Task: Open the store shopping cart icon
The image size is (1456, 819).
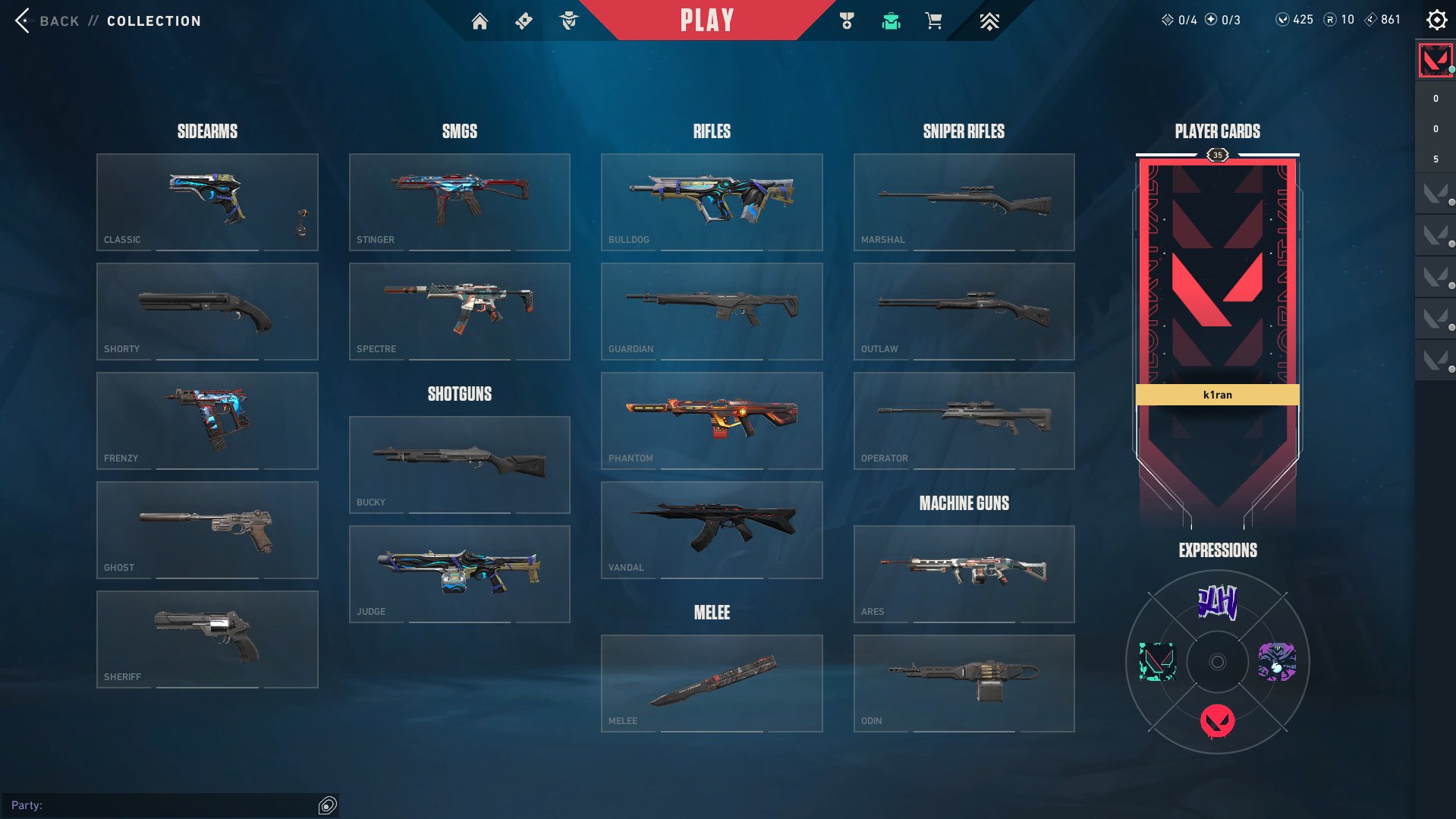Action: click(x=934, y=21)
